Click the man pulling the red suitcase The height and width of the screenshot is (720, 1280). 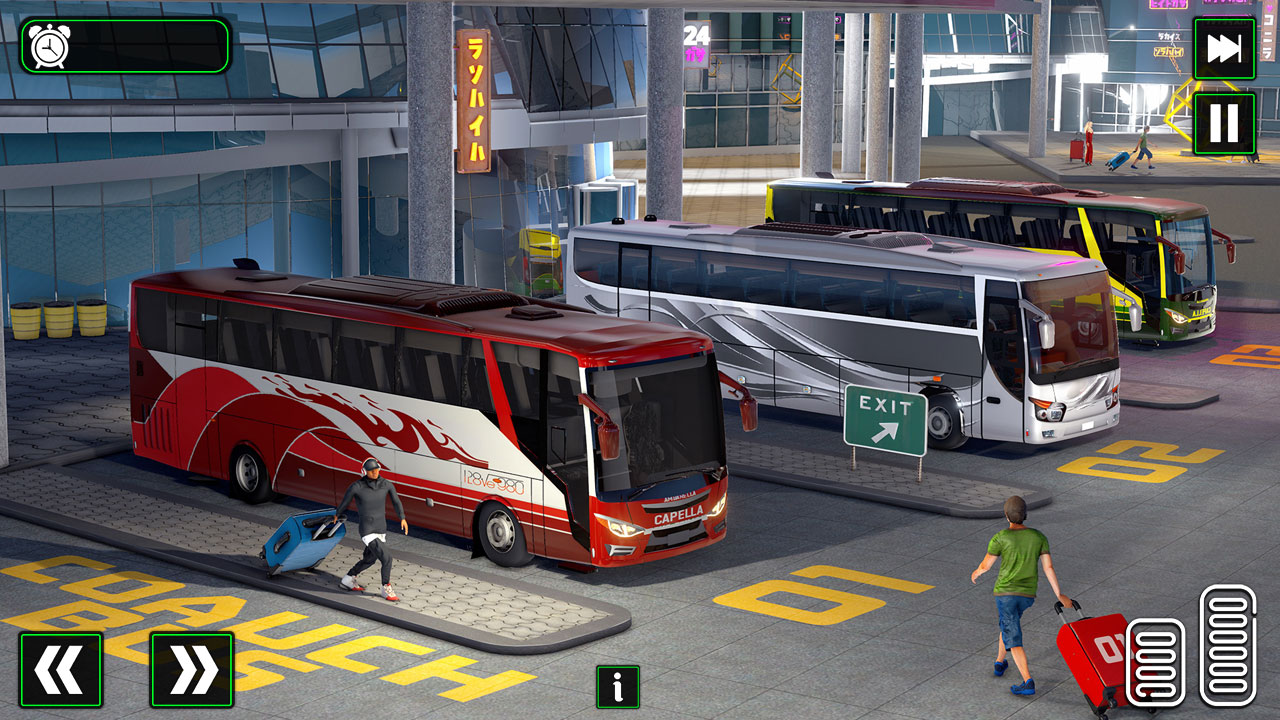(1015, 590)
